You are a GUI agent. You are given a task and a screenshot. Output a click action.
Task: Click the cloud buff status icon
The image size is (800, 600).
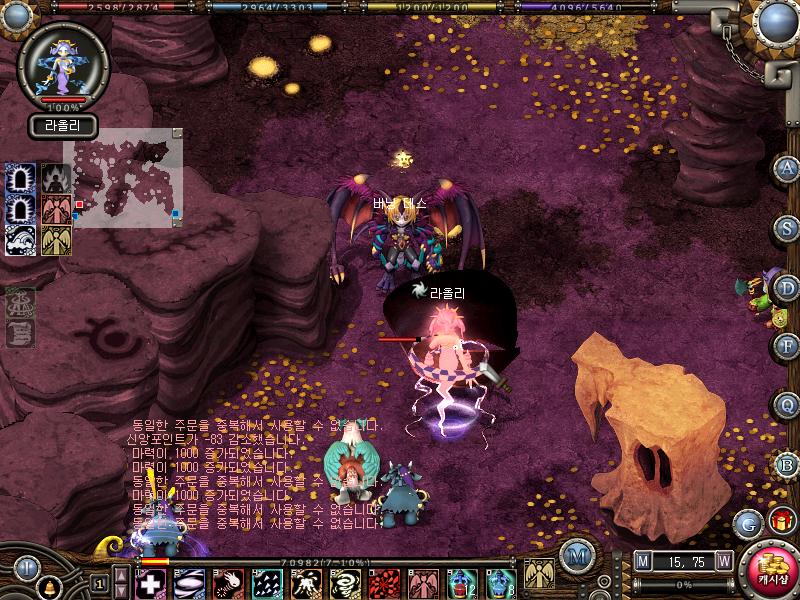pos(21,241)
